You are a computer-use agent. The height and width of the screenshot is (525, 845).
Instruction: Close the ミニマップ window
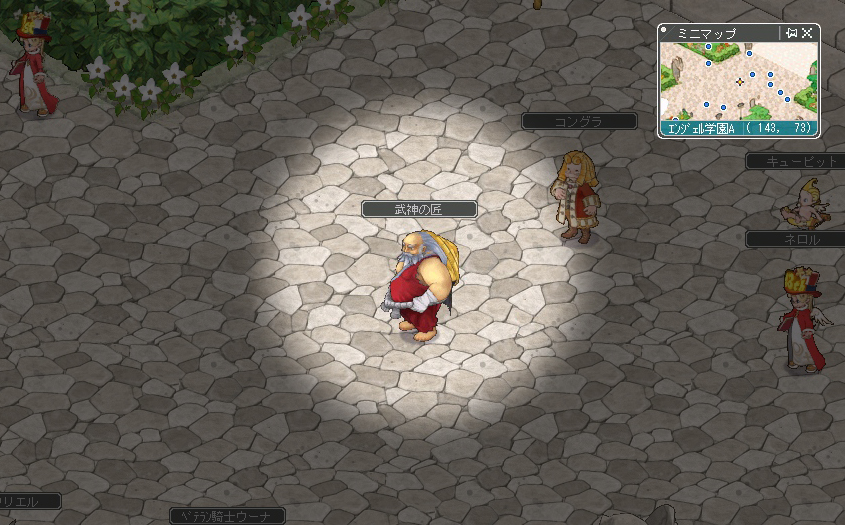pyautogui.click(x=807, y=33)
